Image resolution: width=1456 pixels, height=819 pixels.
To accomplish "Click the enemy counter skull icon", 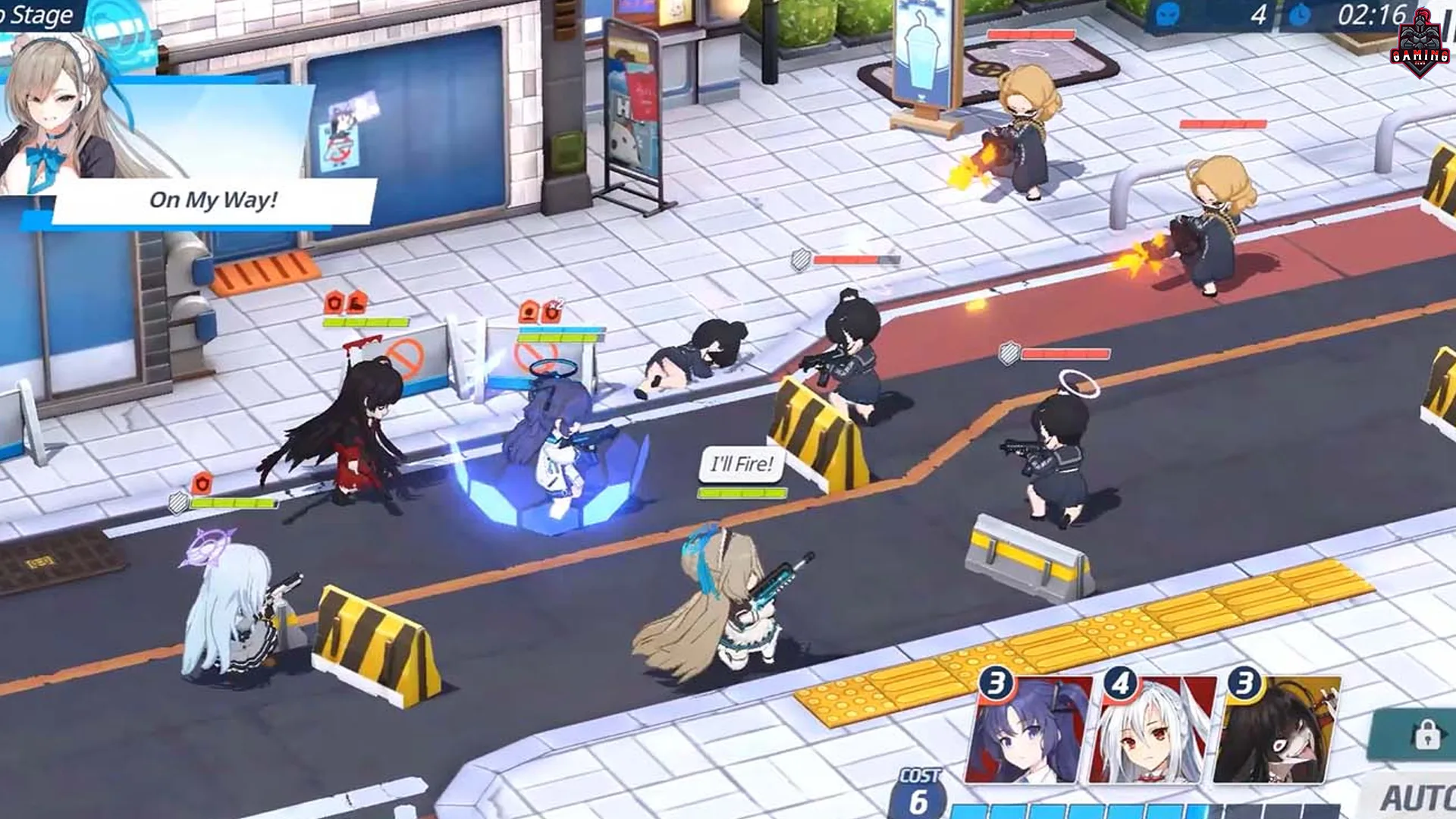I will pos(1168,17).
